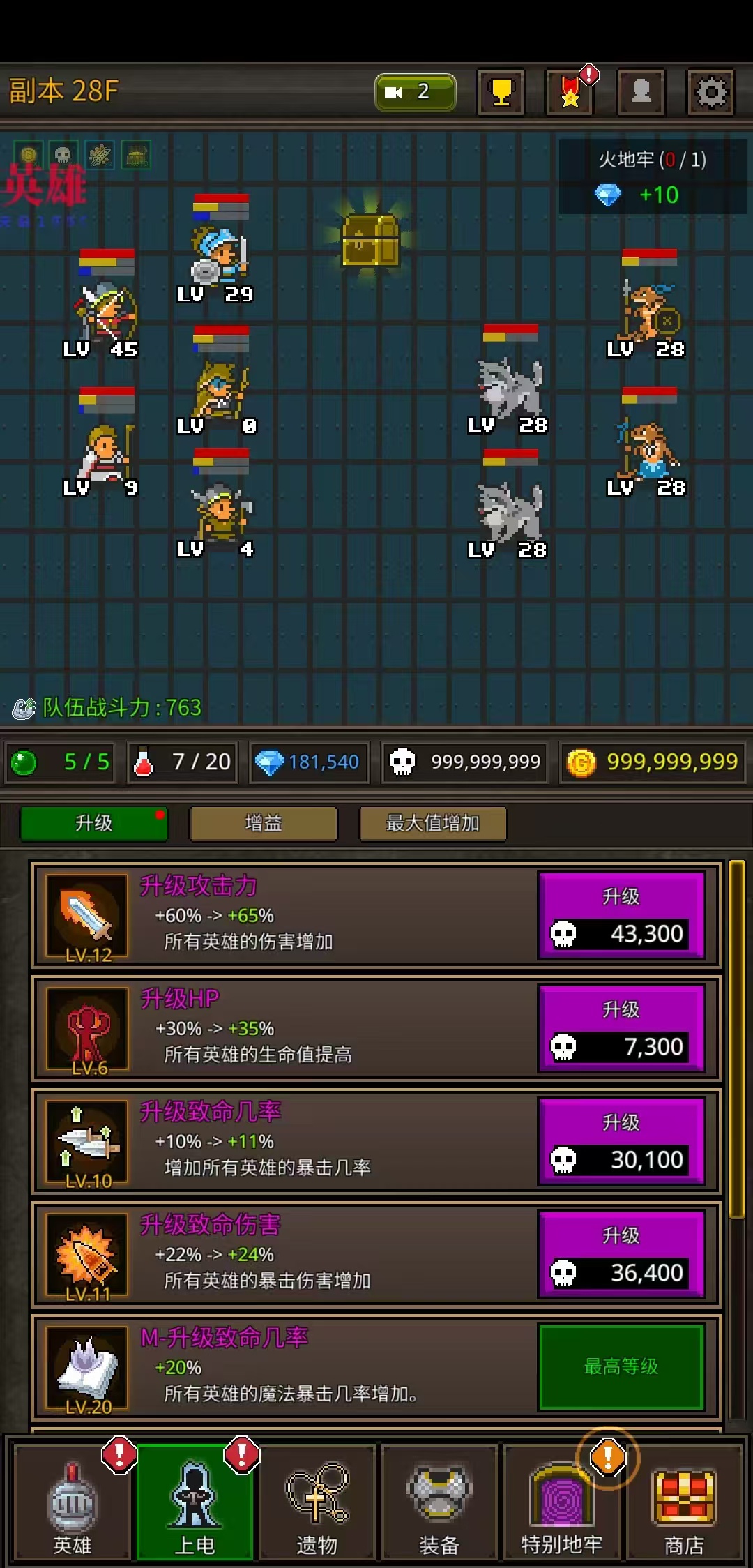Click the 最高等级 max level button
This screenshot has height=1568, width=753.
click(621, 1367)
